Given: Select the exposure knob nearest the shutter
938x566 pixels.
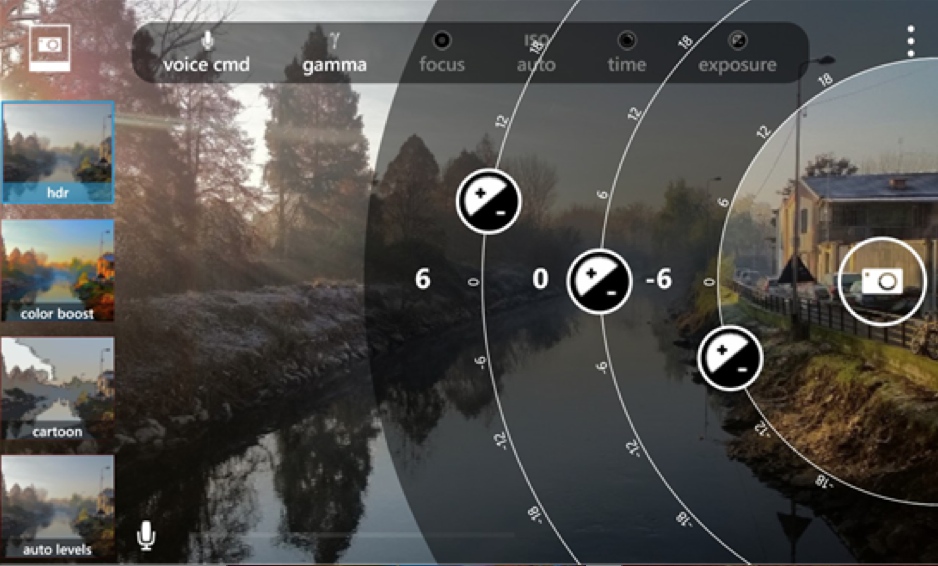Looking at the screenshot, I should point(730,357).
